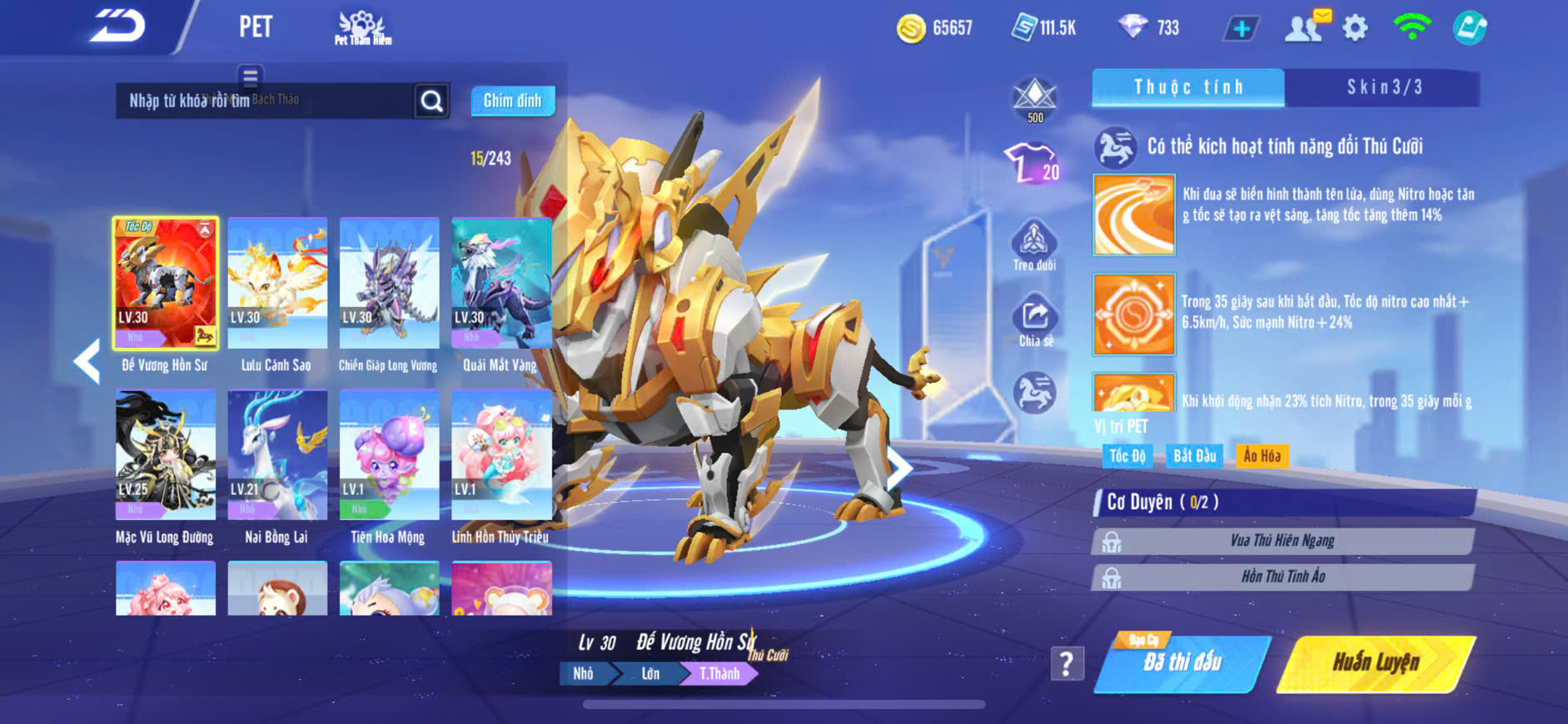This screenshot has width=1568, height=724.
Task: Open the gear settings icon
Action: [x=1355, y=28]
